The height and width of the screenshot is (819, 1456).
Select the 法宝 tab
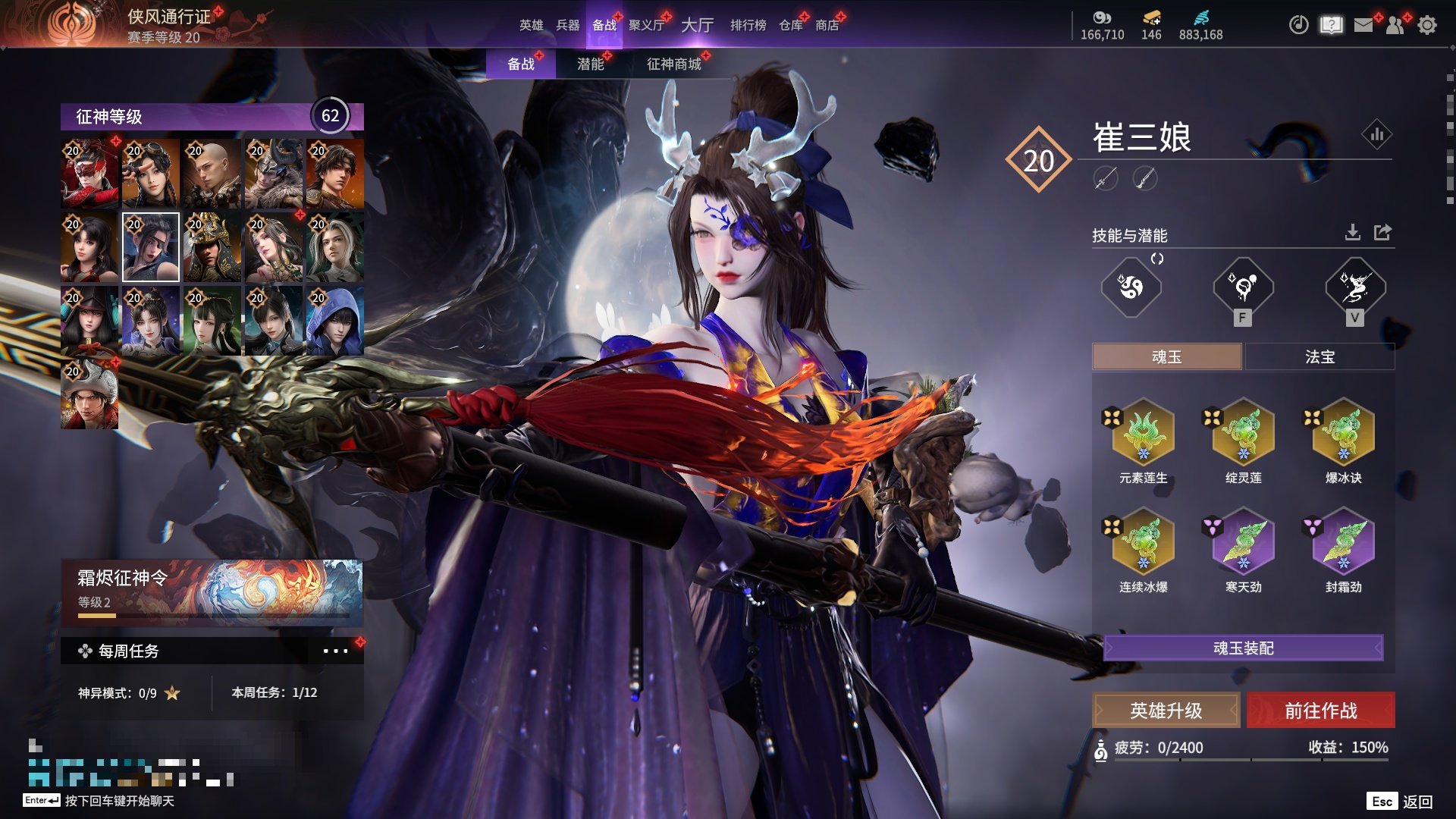(1319, 356)
